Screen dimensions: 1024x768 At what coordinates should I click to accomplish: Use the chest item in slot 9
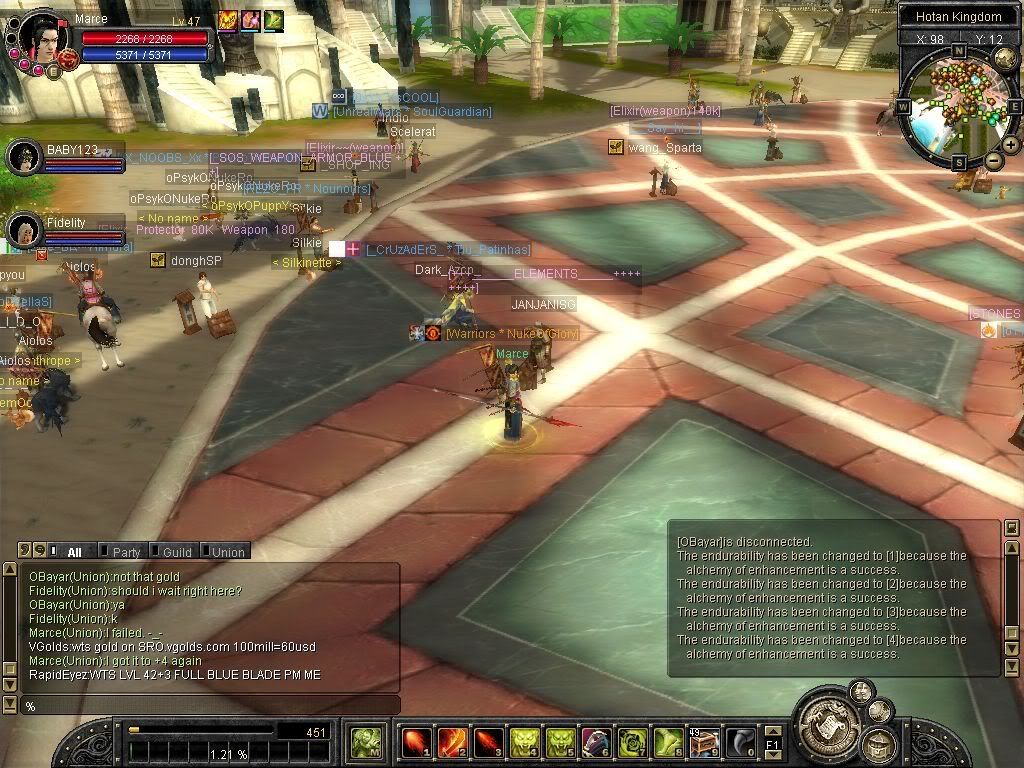(x=704, y=742)
